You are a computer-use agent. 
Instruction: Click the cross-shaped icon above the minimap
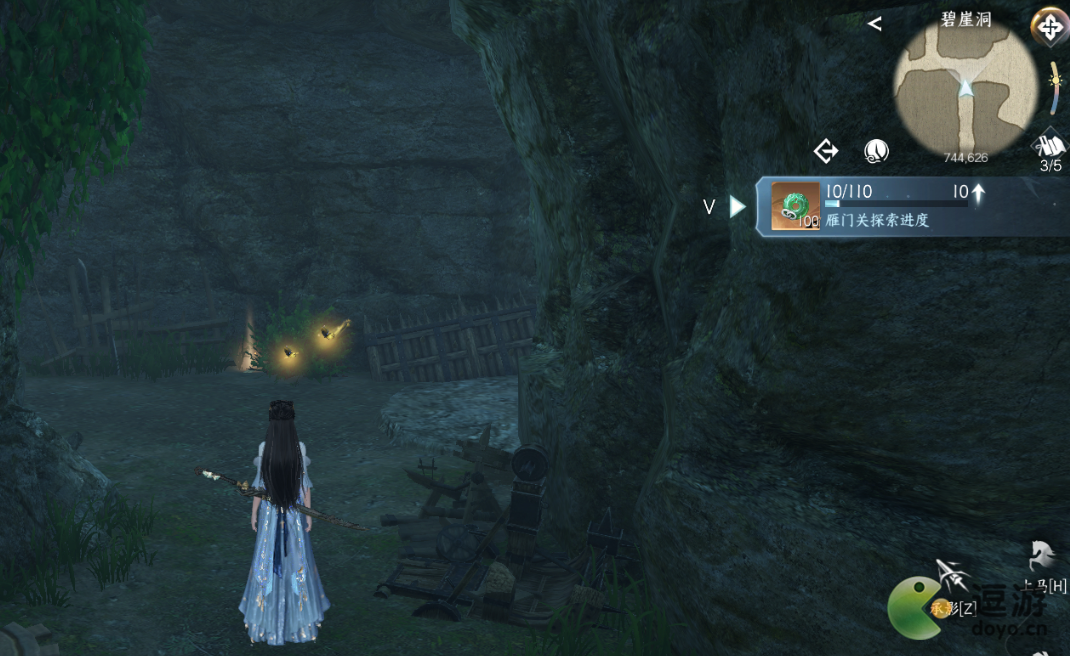(x=1050, y=27)
